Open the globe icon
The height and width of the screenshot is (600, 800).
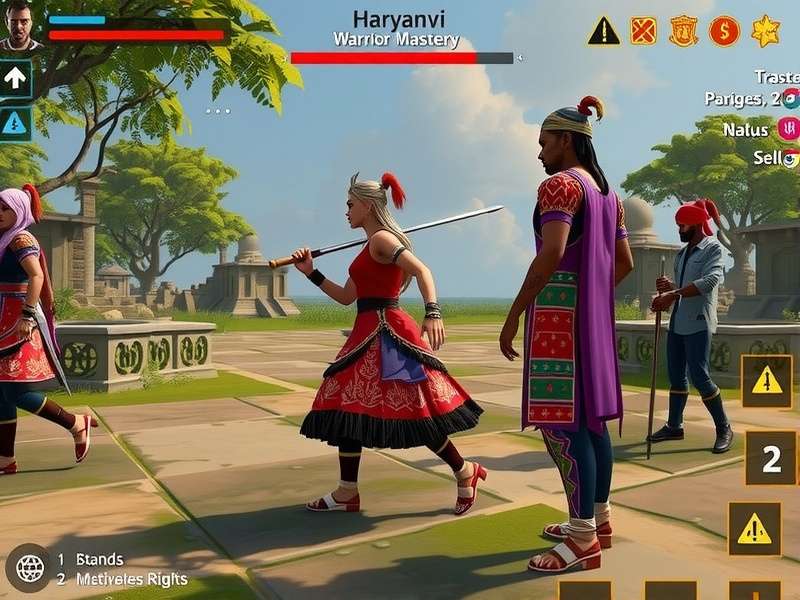pos(29,569)
